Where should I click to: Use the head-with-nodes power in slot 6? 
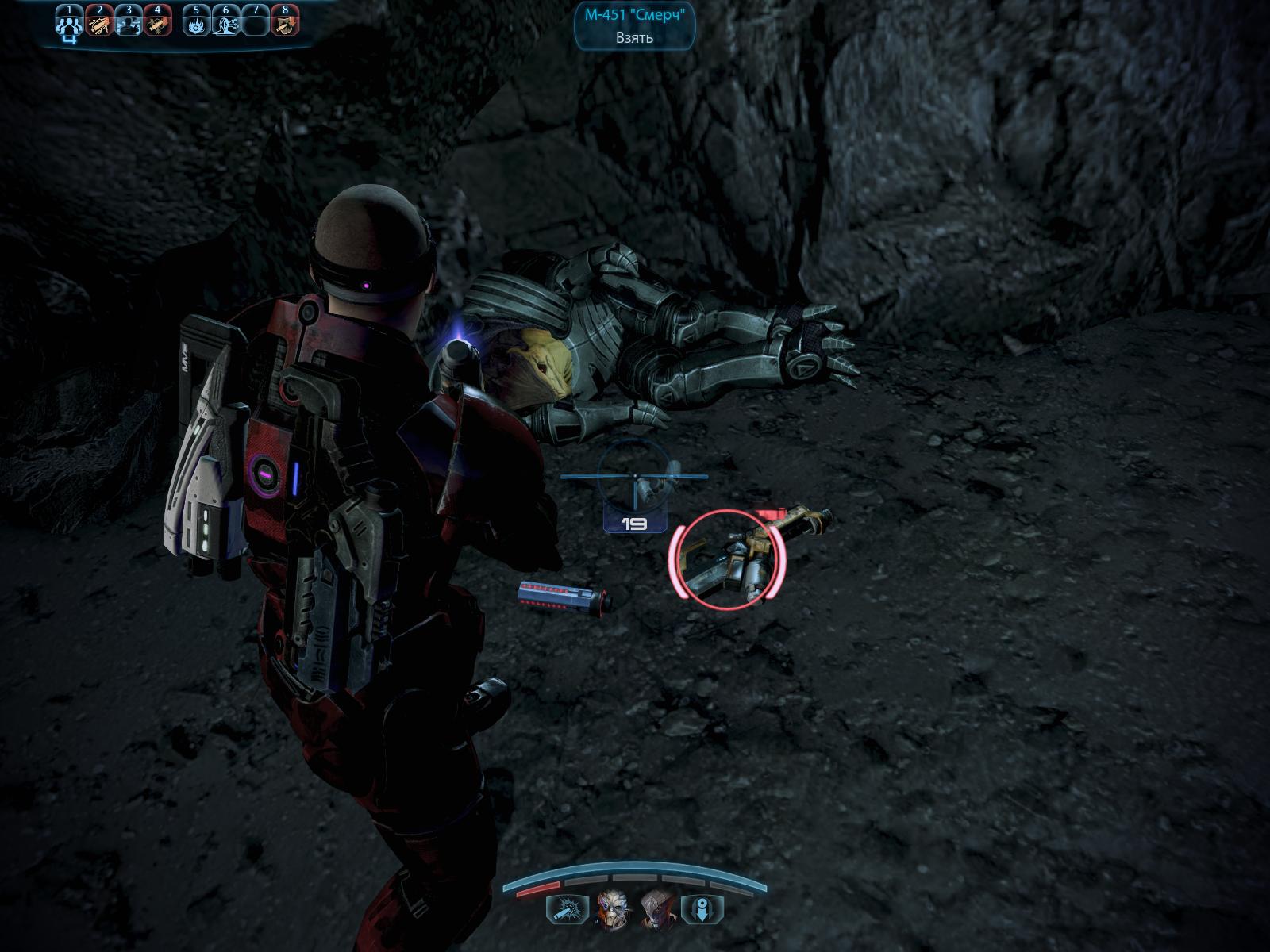pyautogui.click(x=226, y=23)
